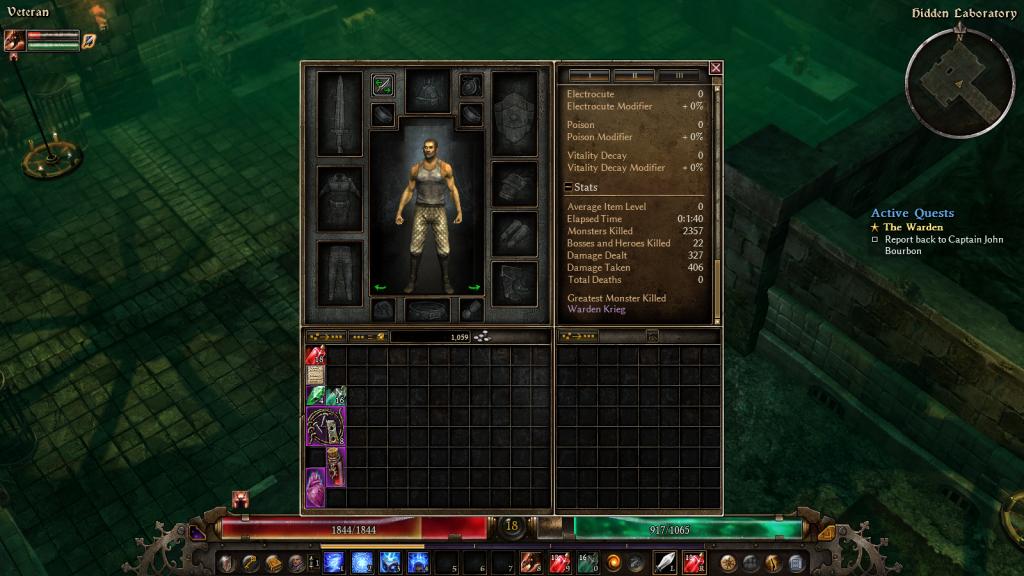
Task: Pick up the red health potions in inventory
Action: pyautogui.click(x=315, y=355)
